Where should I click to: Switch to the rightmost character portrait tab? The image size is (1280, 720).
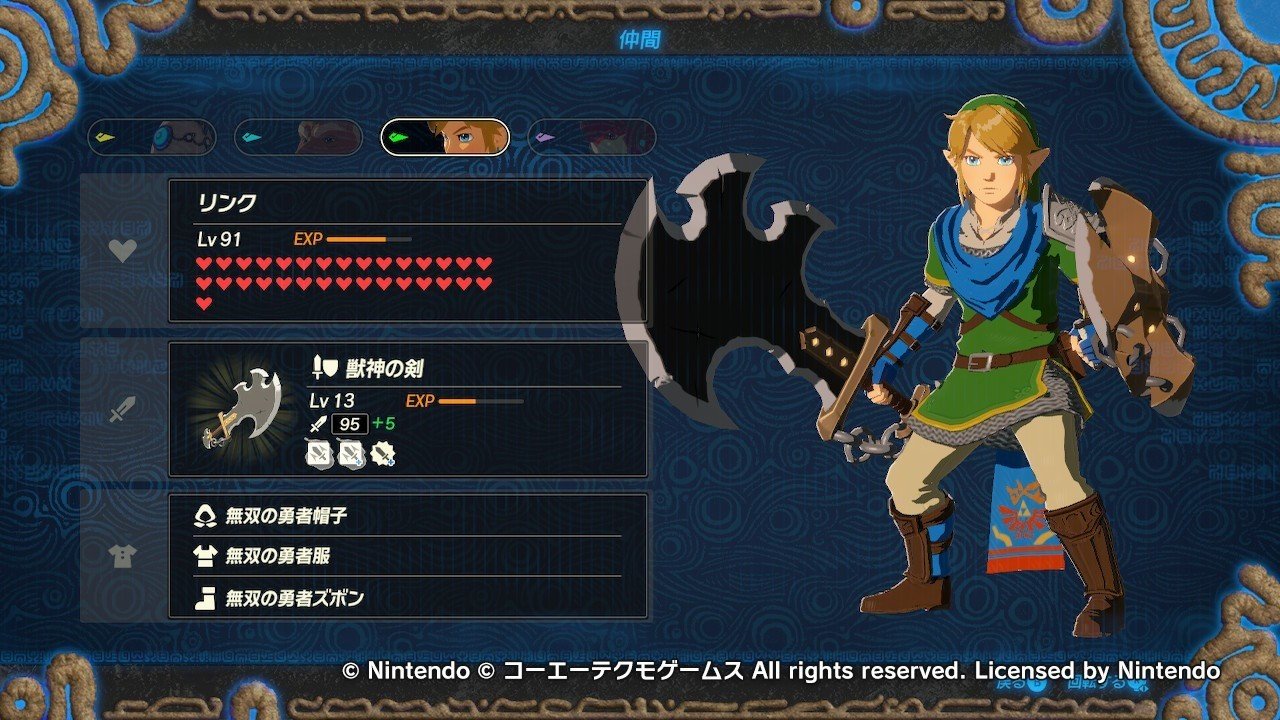591,137
